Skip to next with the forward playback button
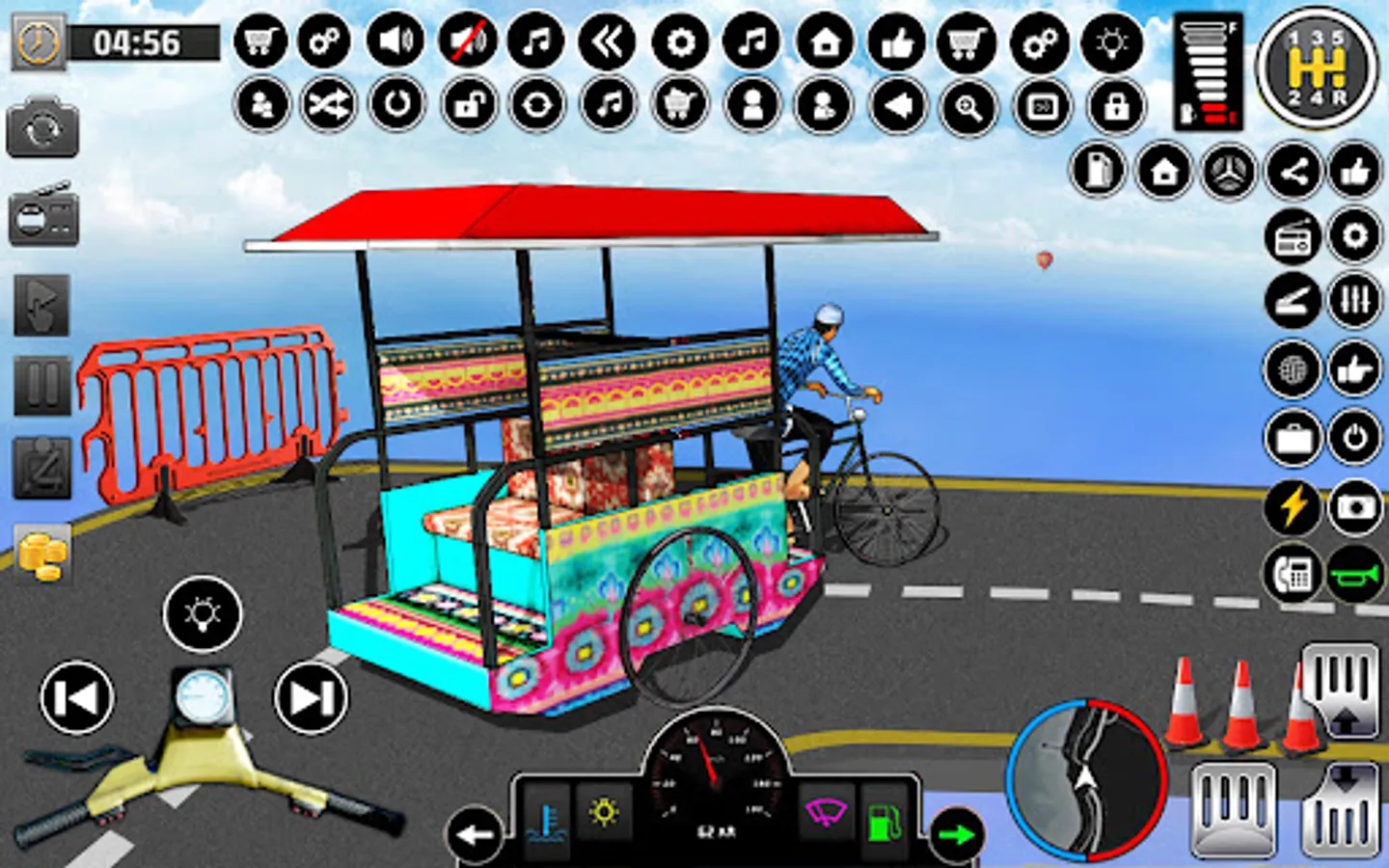The height and width of the screenshot is (868, 1389). [x=311, y=694]
